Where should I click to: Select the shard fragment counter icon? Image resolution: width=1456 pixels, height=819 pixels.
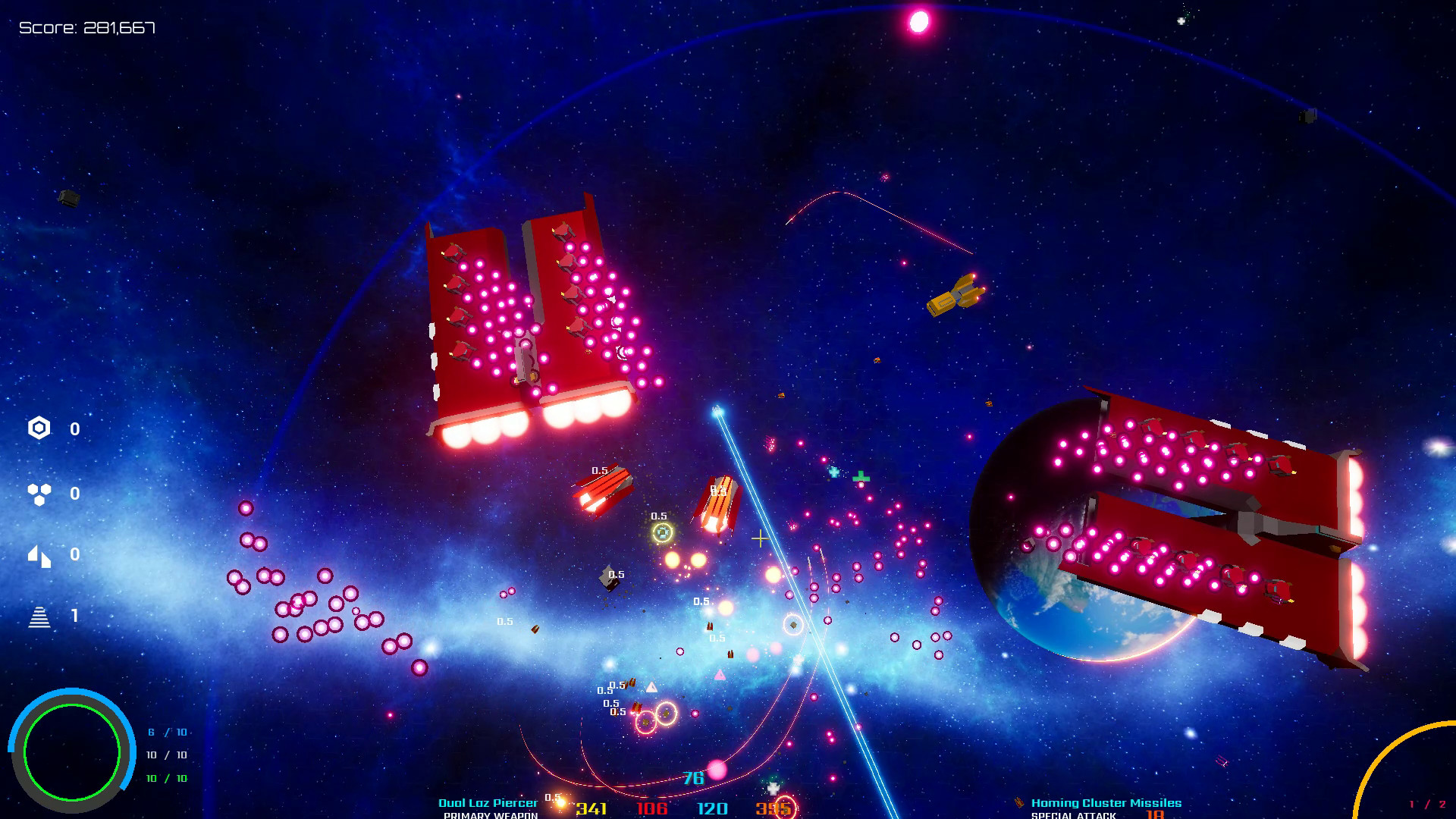(39, 556)
